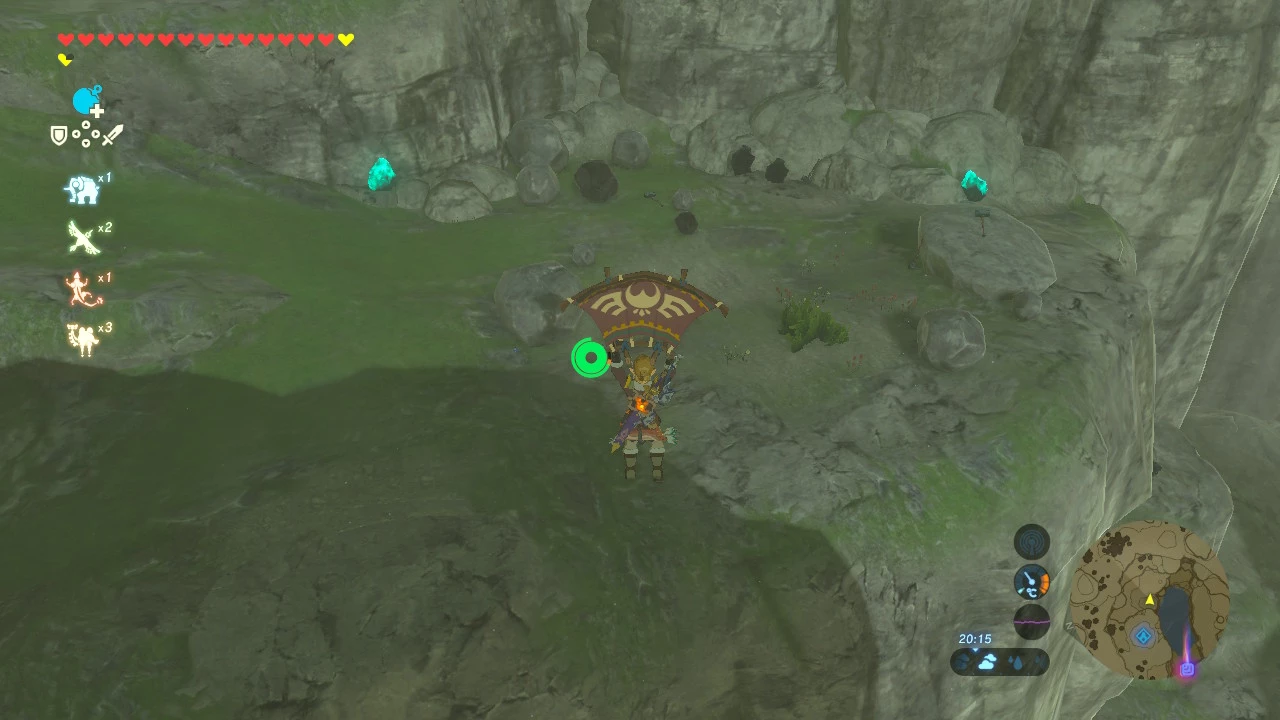Click the sword quick-select icon
Viewport: 1280px width, 720px height.
tap(112, 135)
